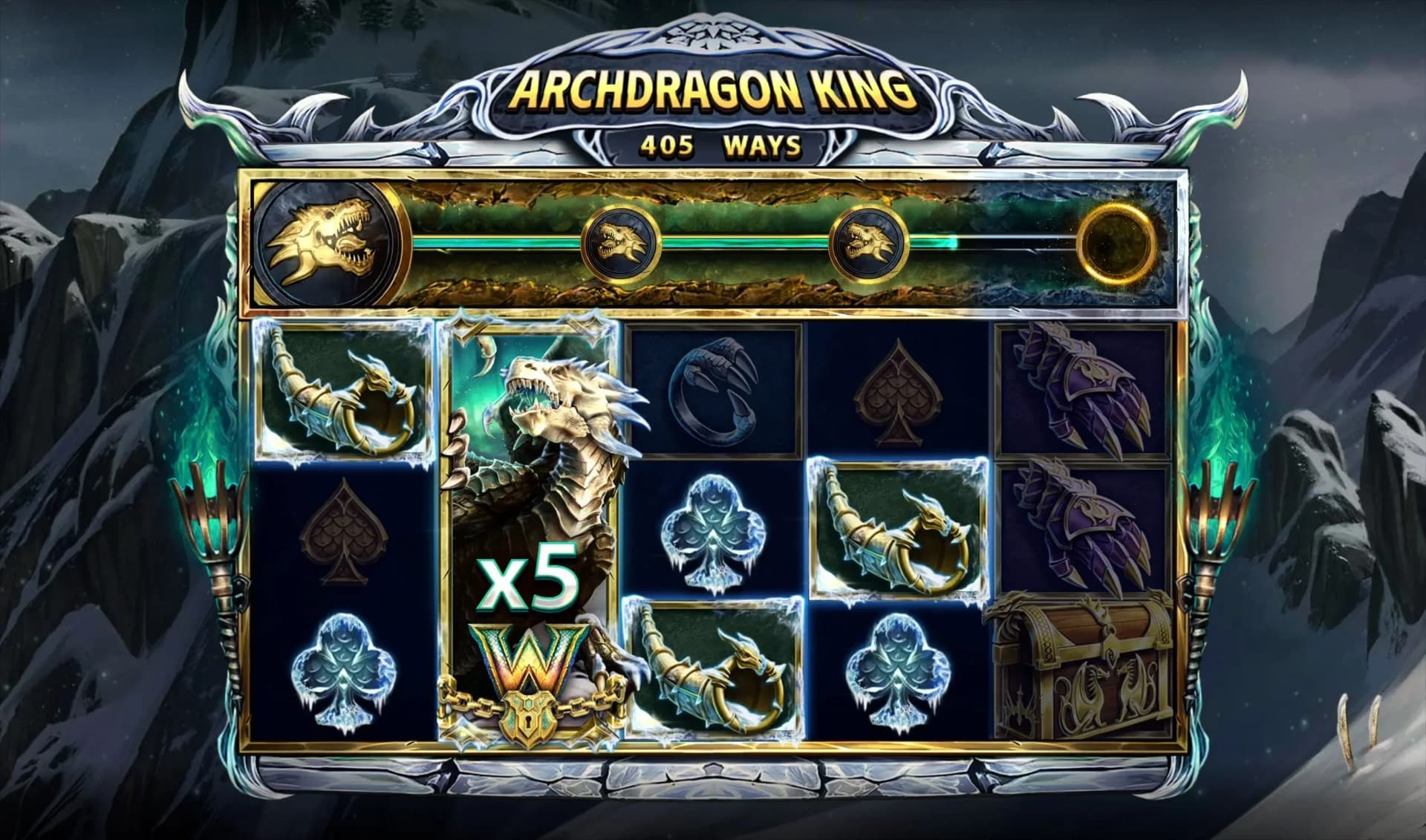The height and width of the screenshot is (840, 1426).
Task: Select the large golden dragon head on the progress bar
Action: 327,241
